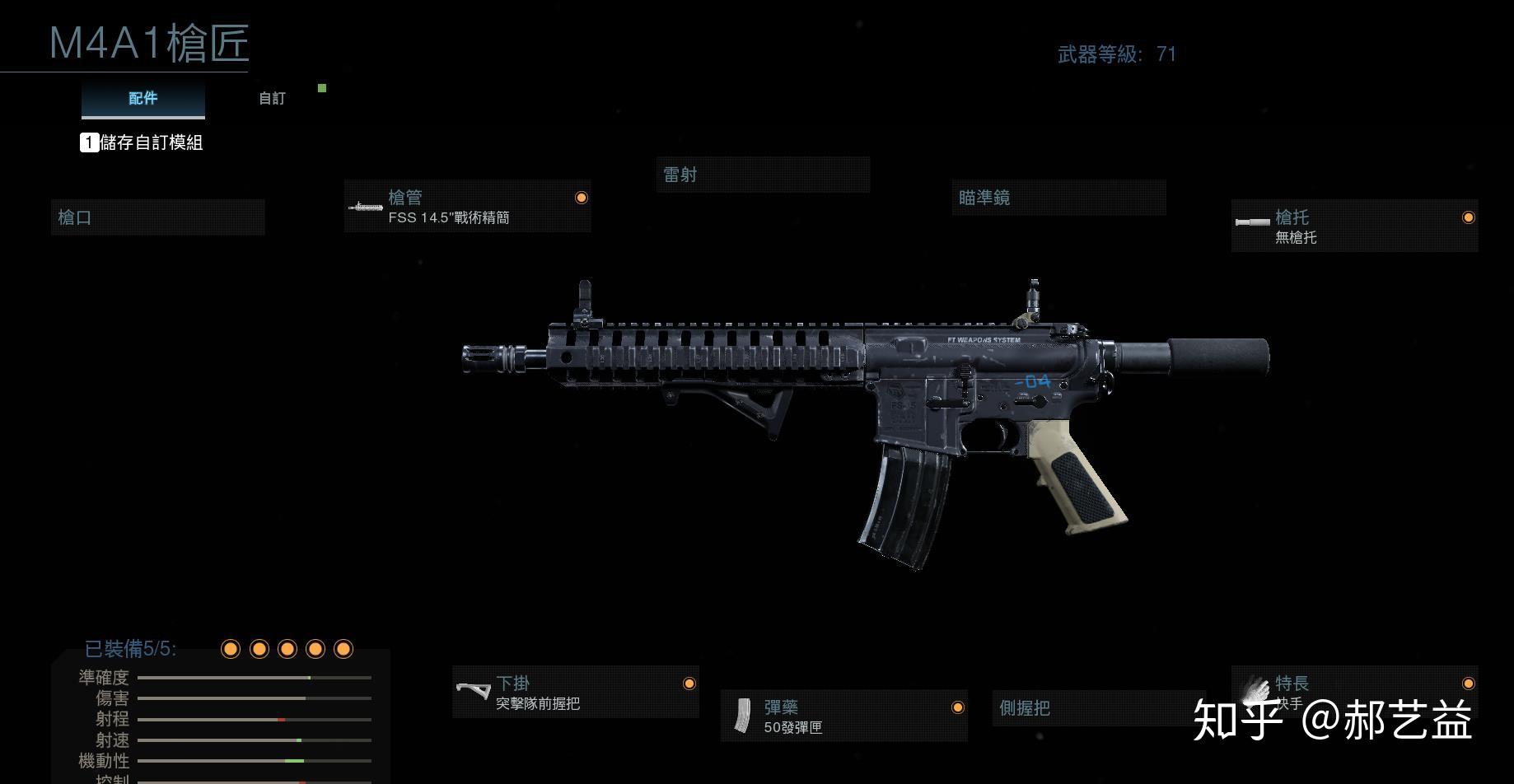Select the empty 瞄準鏡 optic slot
Viewport: 1514px width, 784px height.
[x=1058, y=198]
